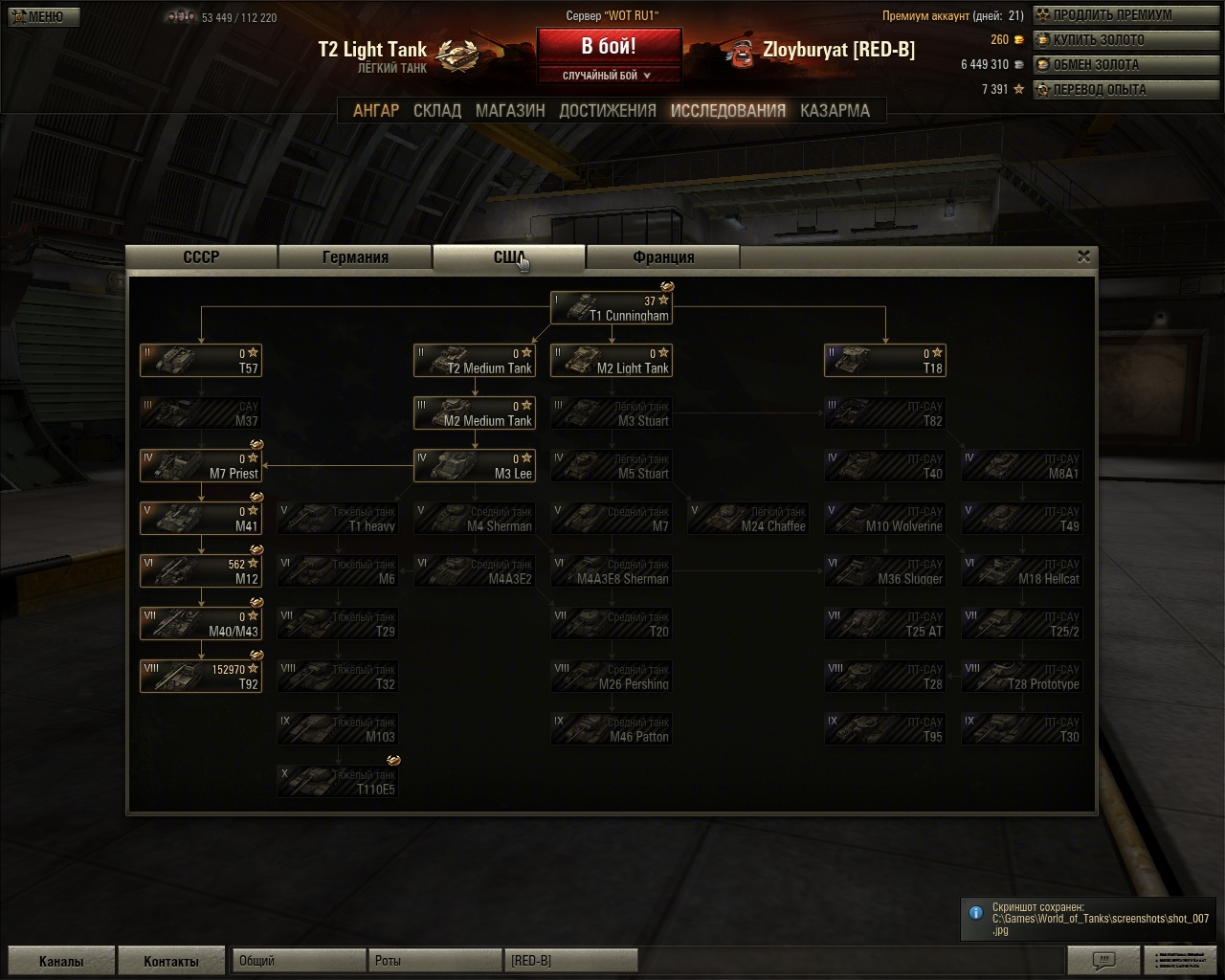Switch to the Франция tech tree tab

663,257
